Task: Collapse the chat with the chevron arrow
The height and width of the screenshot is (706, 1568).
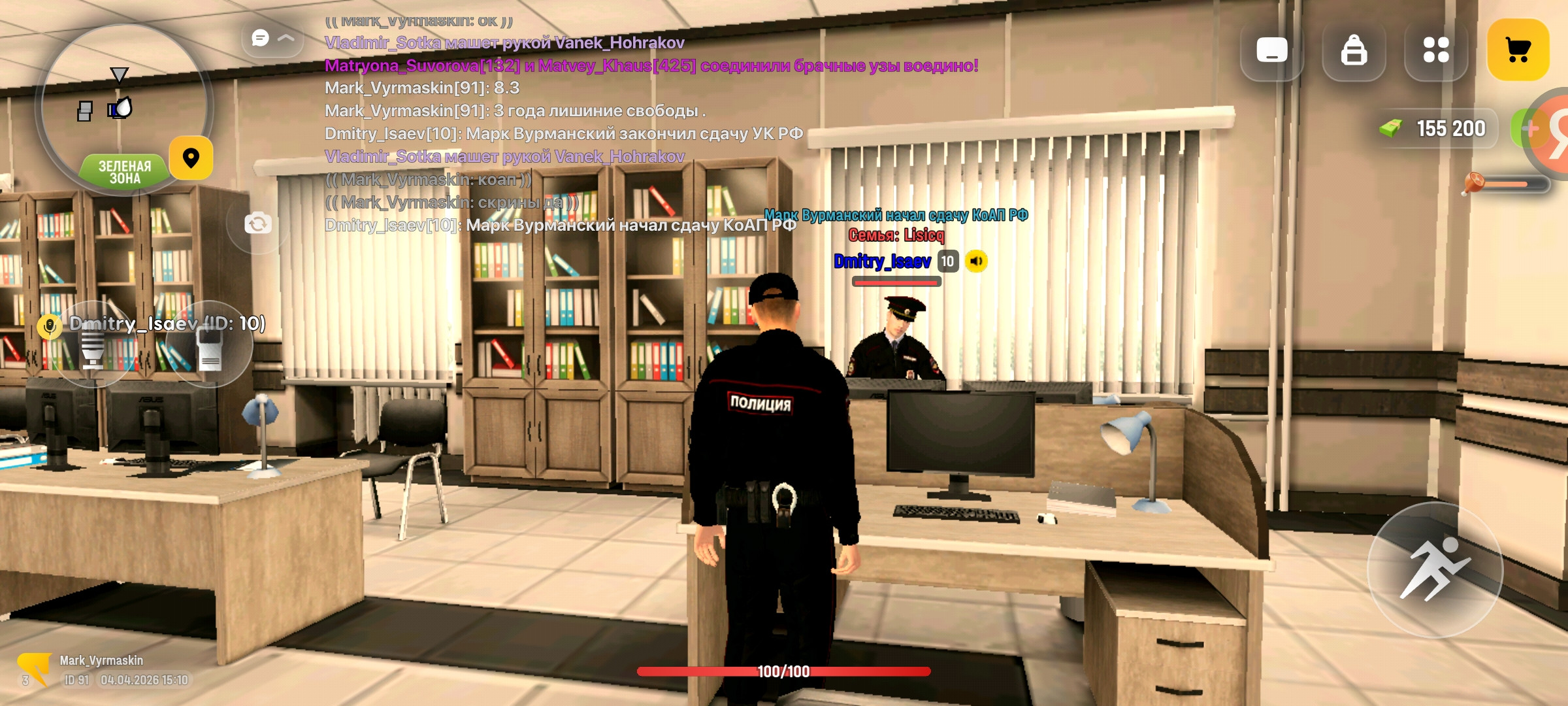Action: [x=285, y=38]
